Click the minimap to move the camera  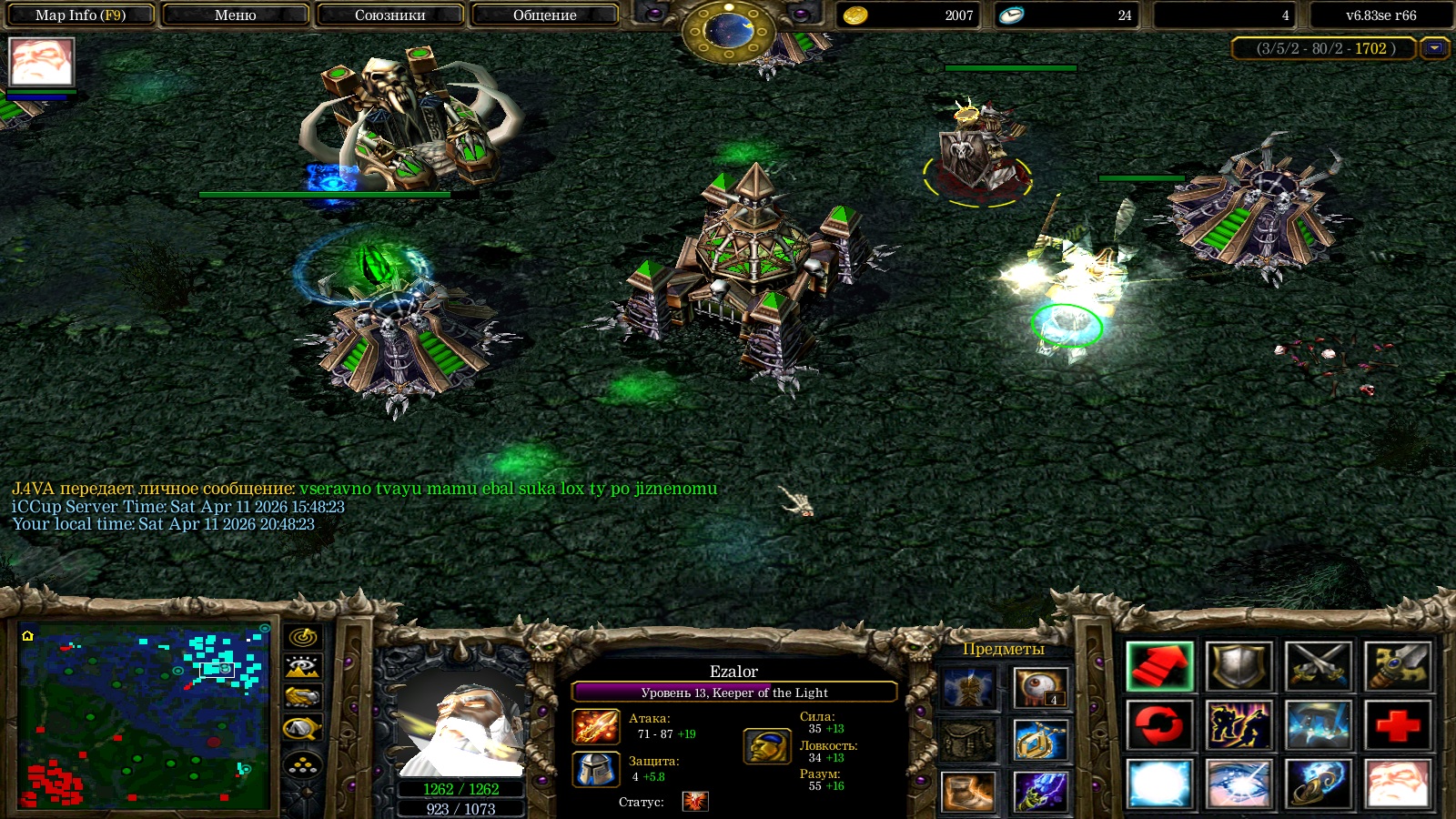[x=145, y=715]
